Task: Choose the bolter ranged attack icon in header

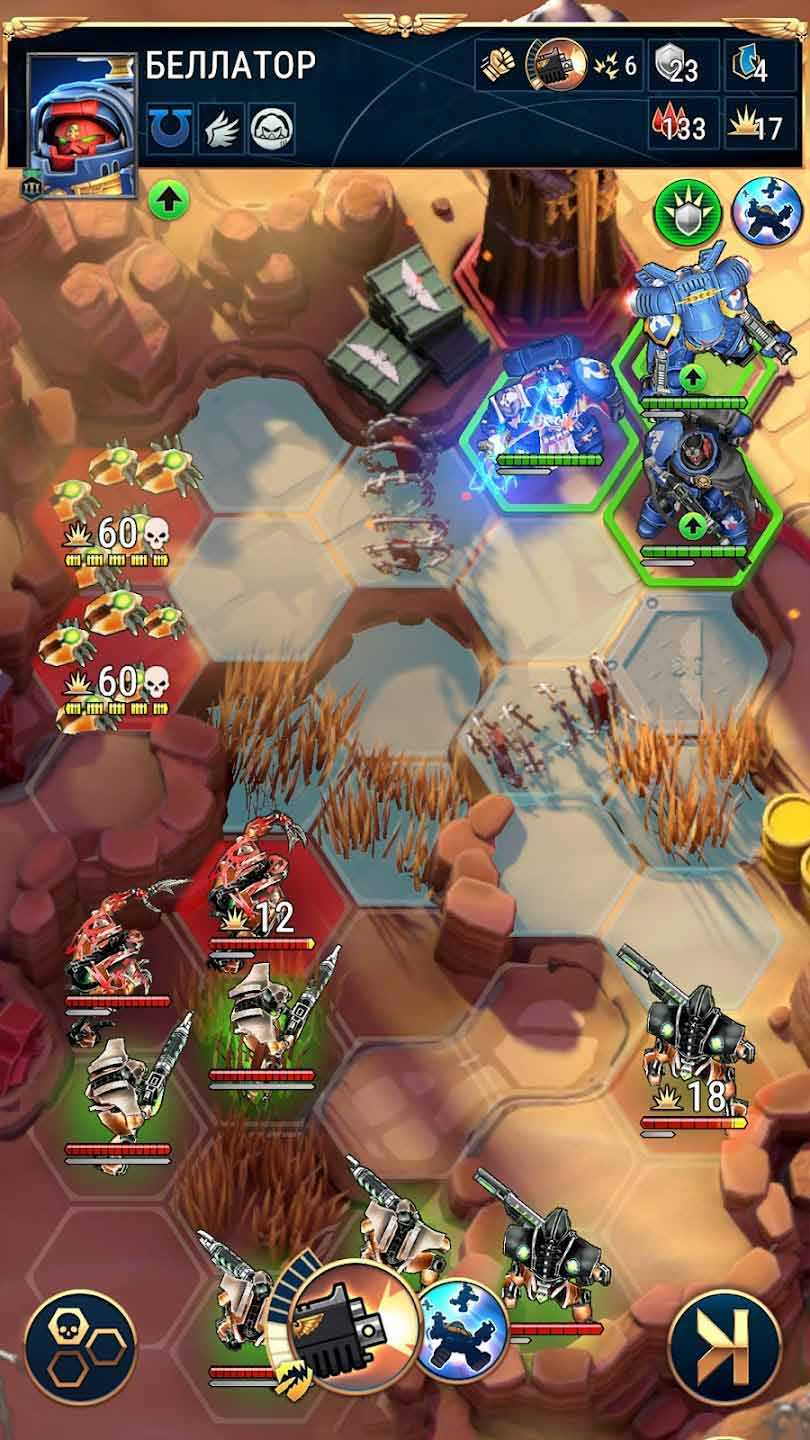Action: (x=556, y=64)
